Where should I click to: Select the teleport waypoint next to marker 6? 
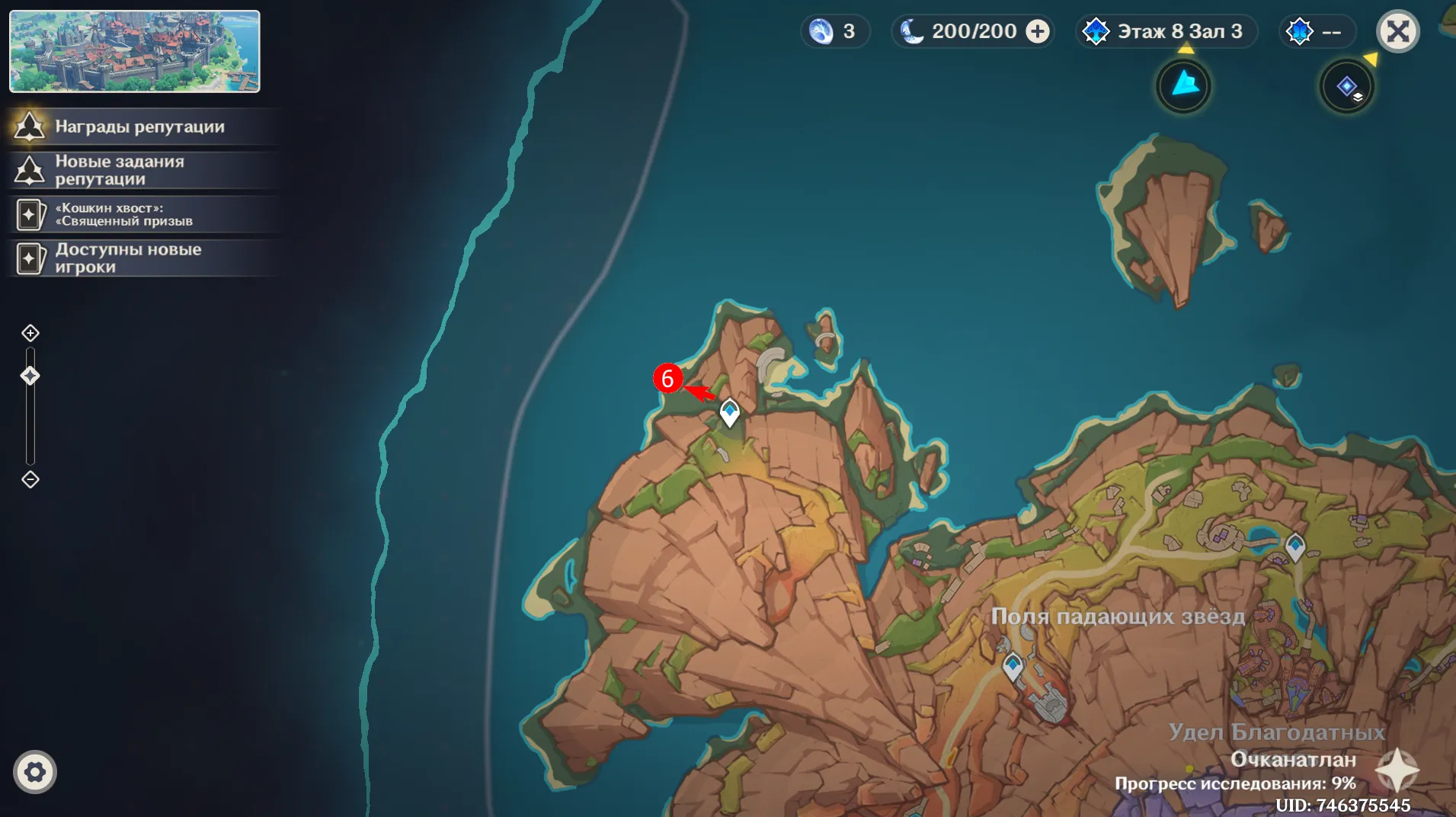point(730,412)
